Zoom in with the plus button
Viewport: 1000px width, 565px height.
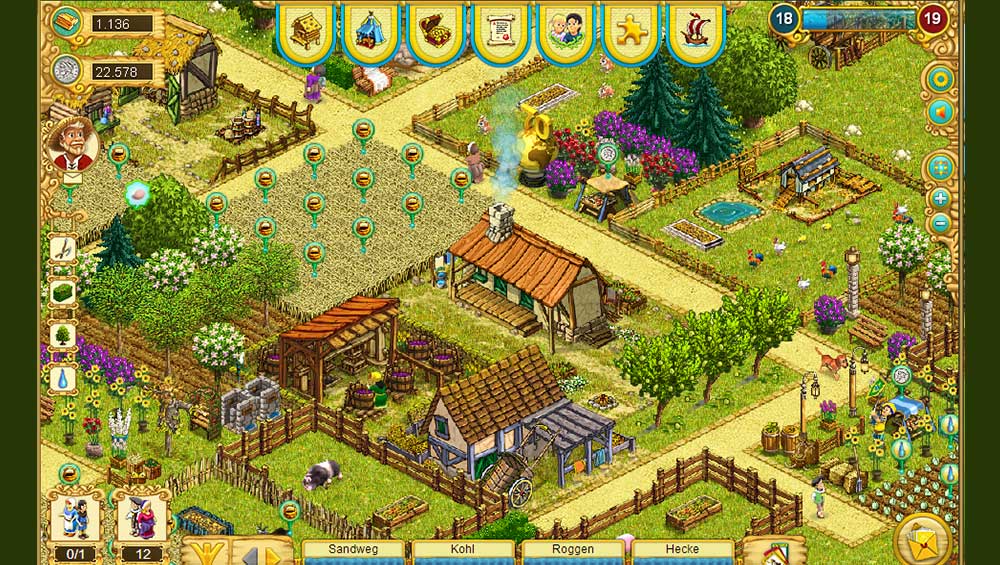[940, 198]
